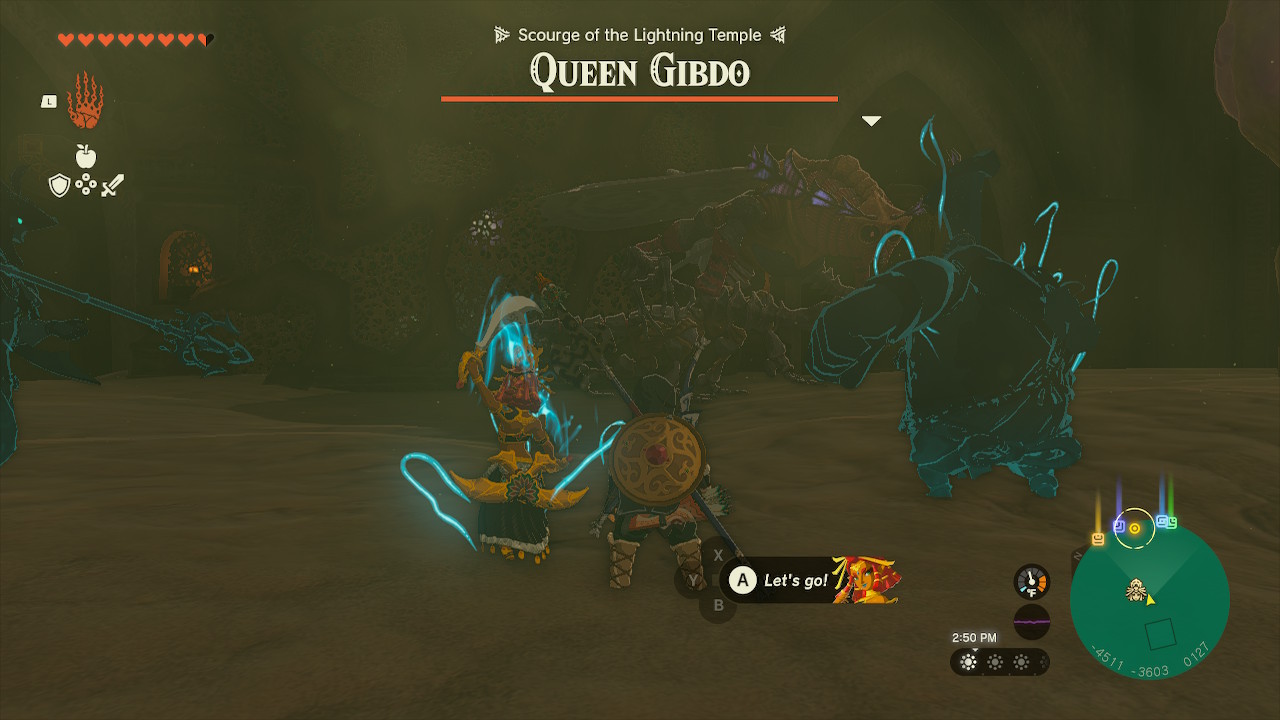The height and width of the screenshot is (720, 1280).
Task: Click Queen Gibdo's red health bar
Action: [639, 99]
